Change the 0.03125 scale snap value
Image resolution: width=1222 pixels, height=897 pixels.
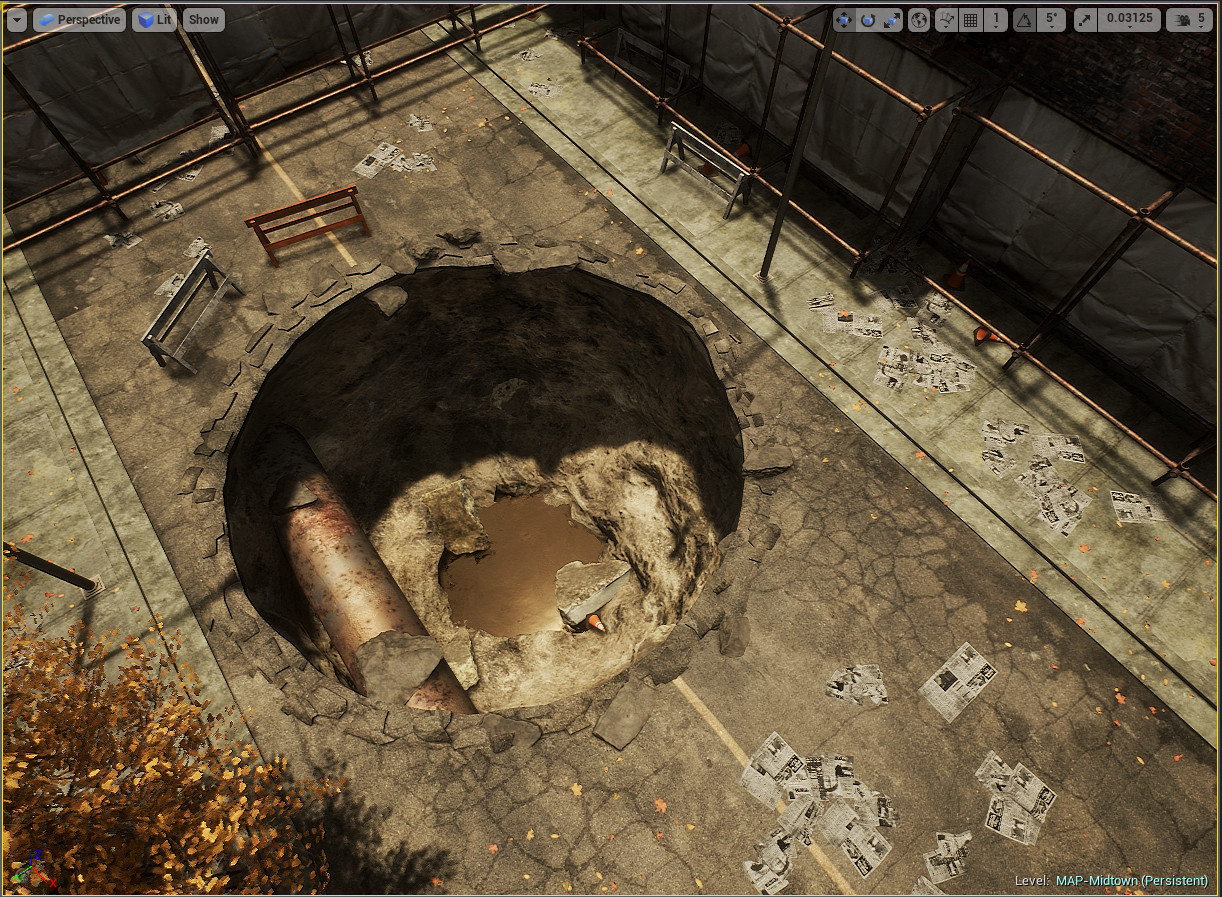point(1128,20)
